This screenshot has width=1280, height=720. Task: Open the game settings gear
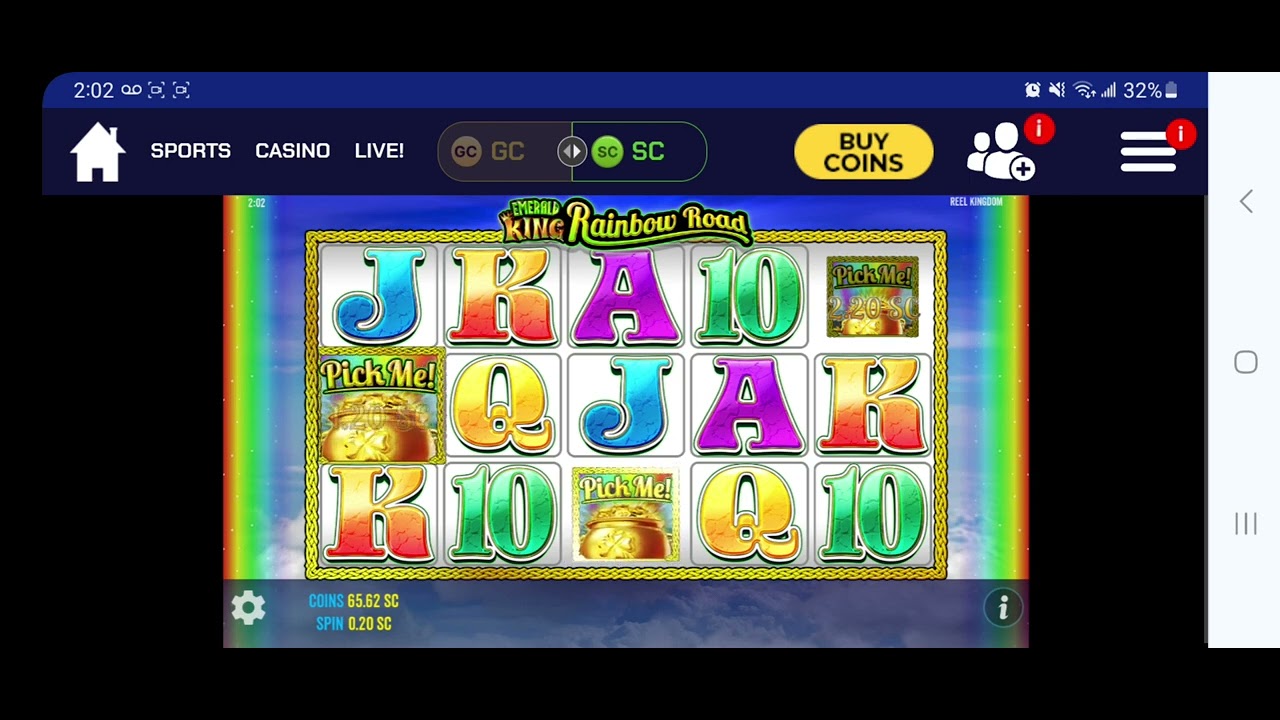[x=248, y=608]
